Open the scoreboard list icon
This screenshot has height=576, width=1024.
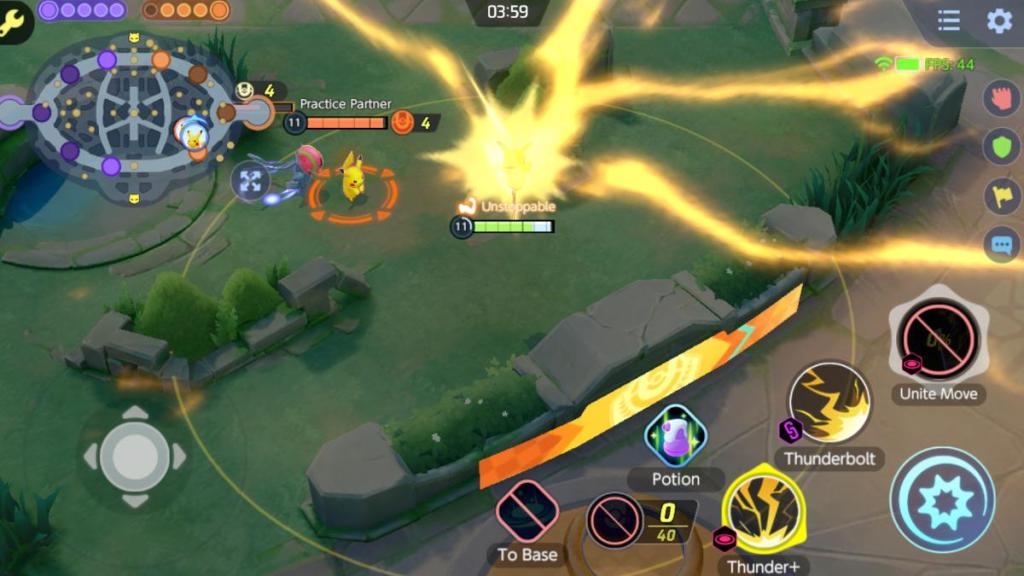click(x=949, y=21)
